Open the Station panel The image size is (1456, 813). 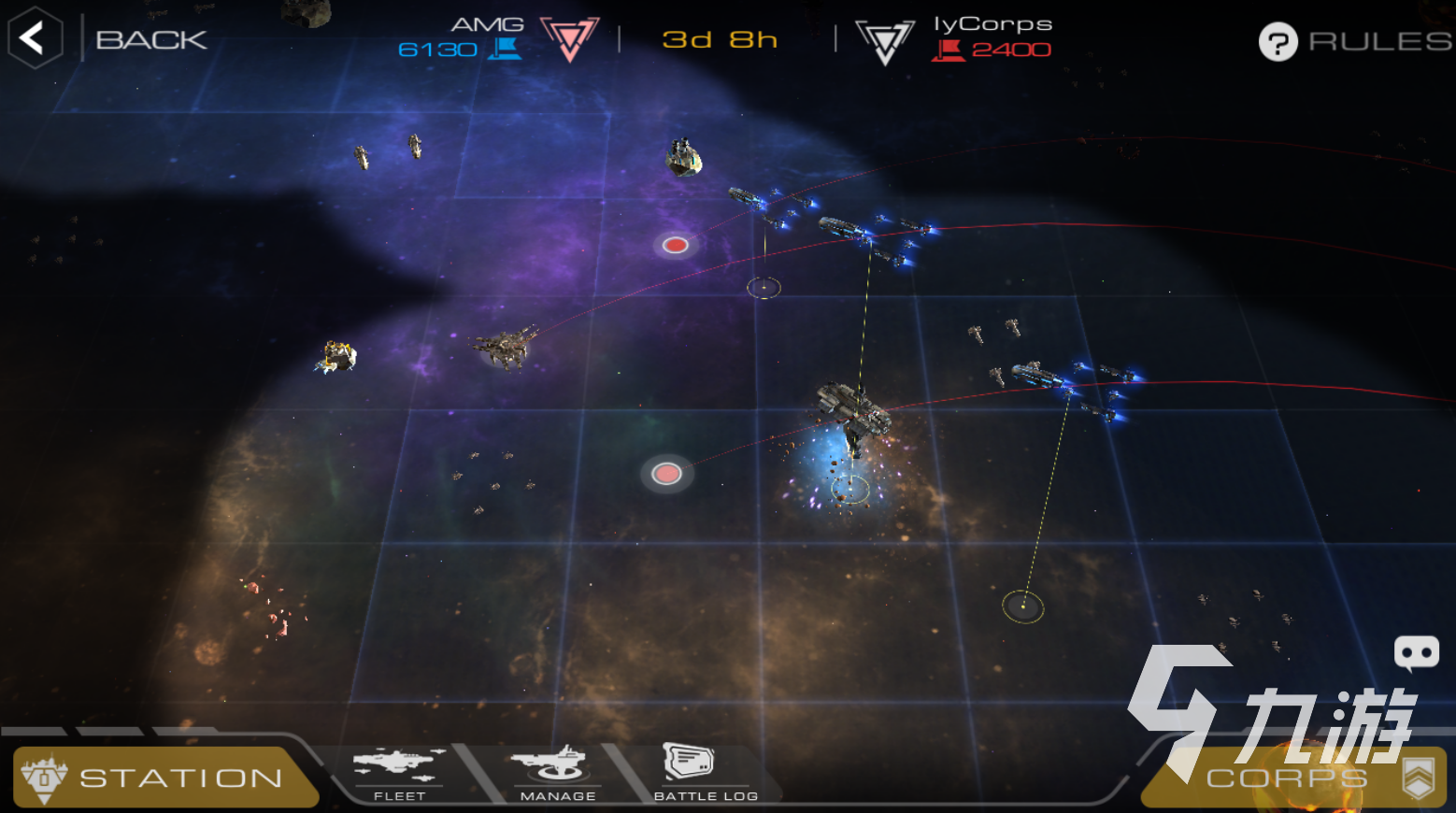[164, 777]
